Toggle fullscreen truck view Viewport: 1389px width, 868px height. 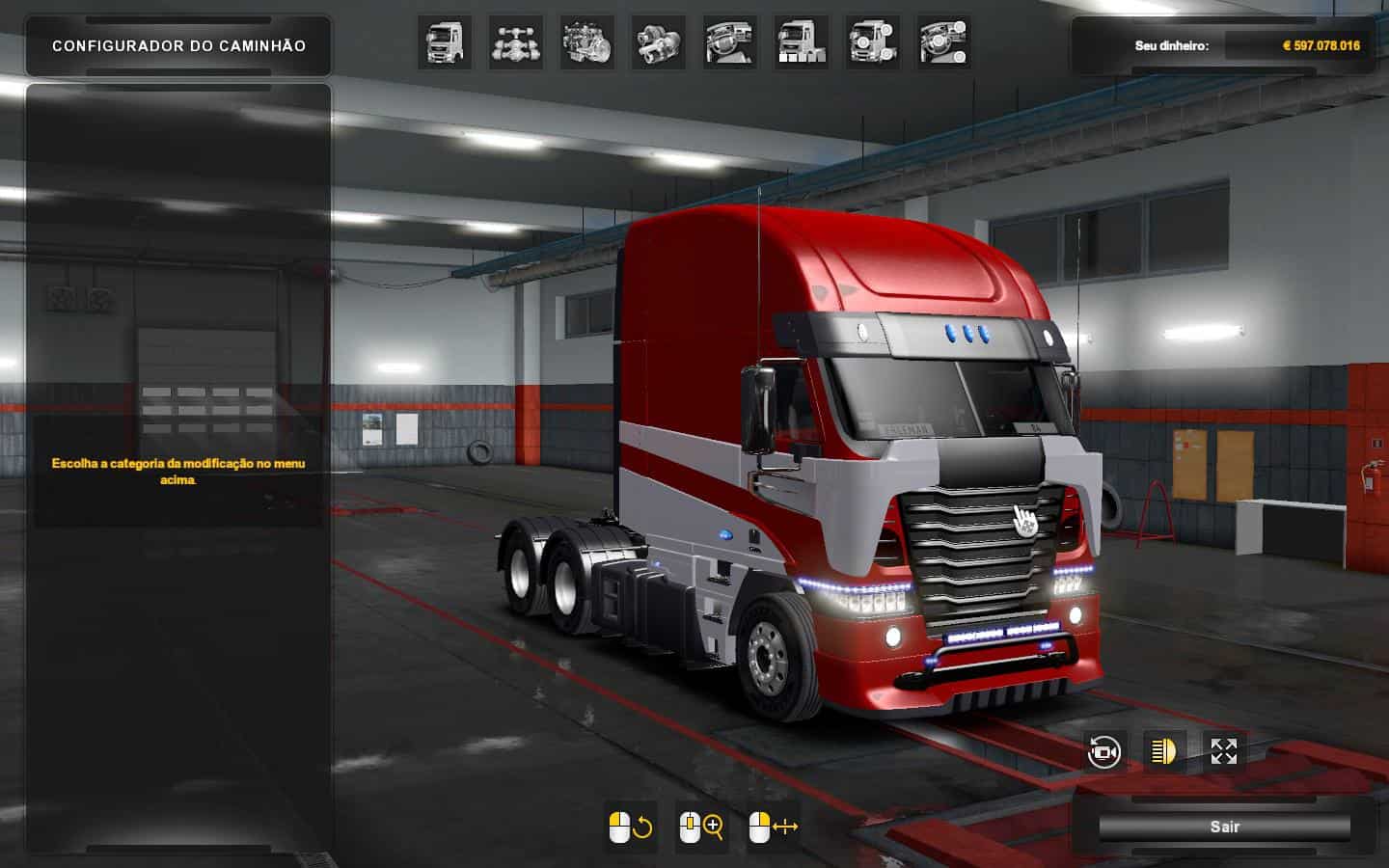[1224, 750]
